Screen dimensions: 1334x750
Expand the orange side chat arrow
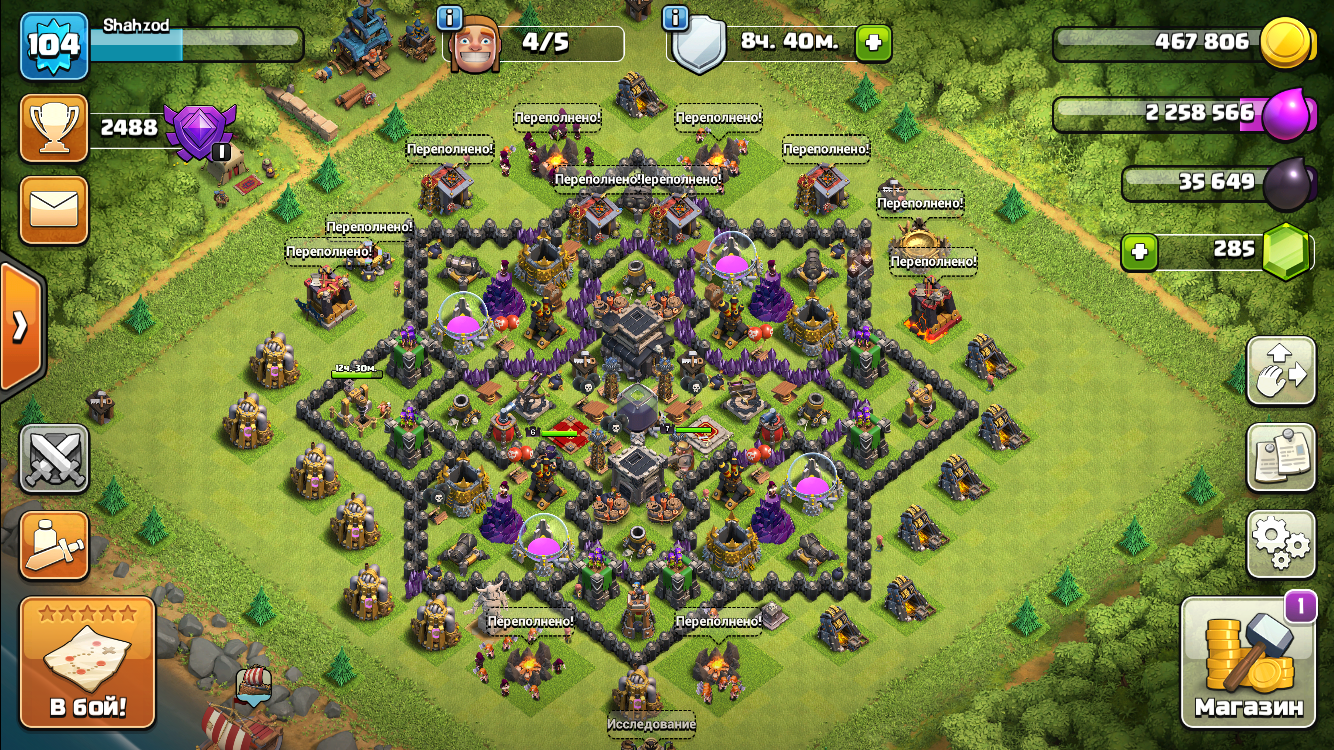[20, 327]
